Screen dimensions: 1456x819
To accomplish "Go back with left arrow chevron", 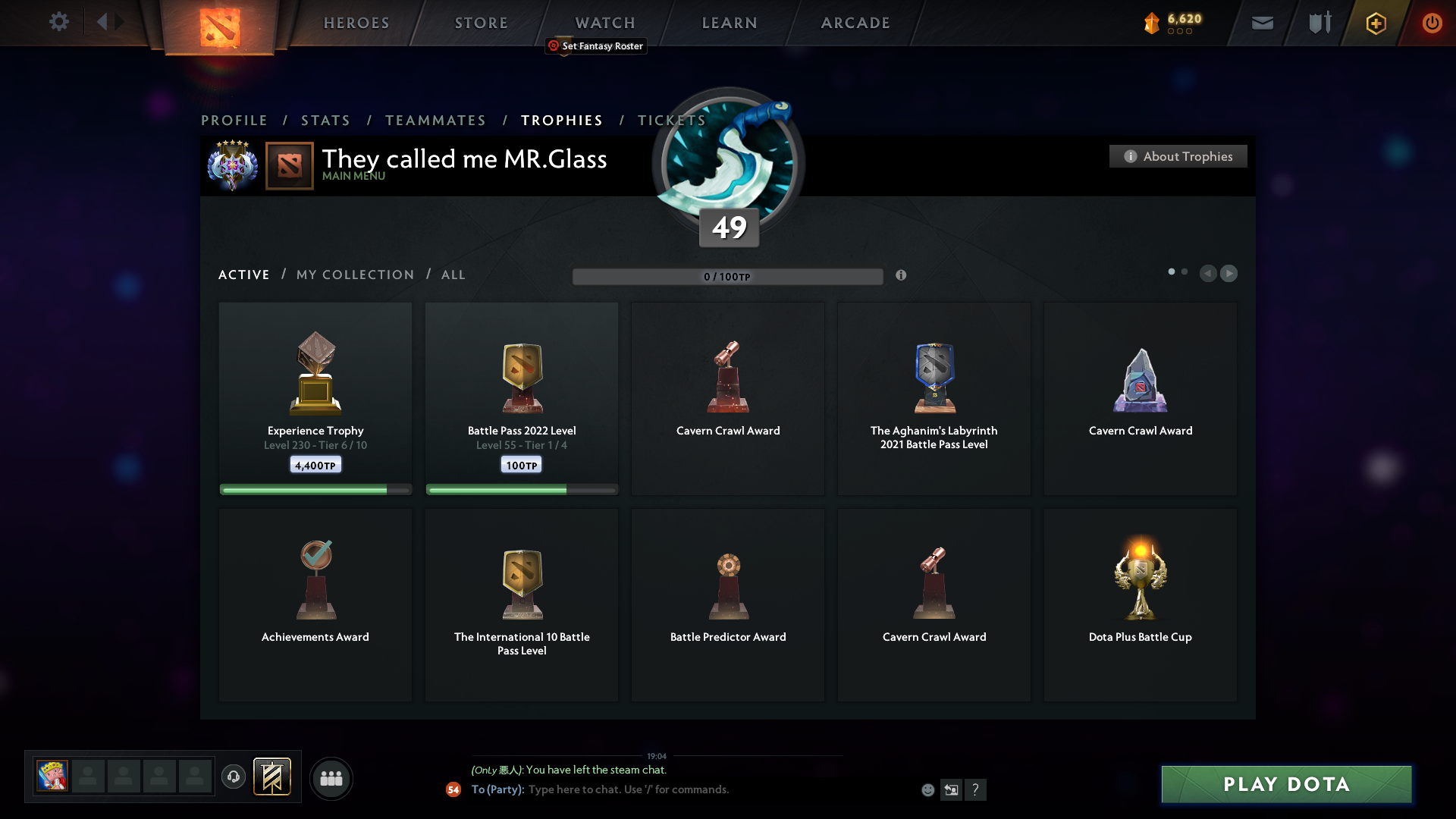I will pyautogui.click(x=1208, y=274).
